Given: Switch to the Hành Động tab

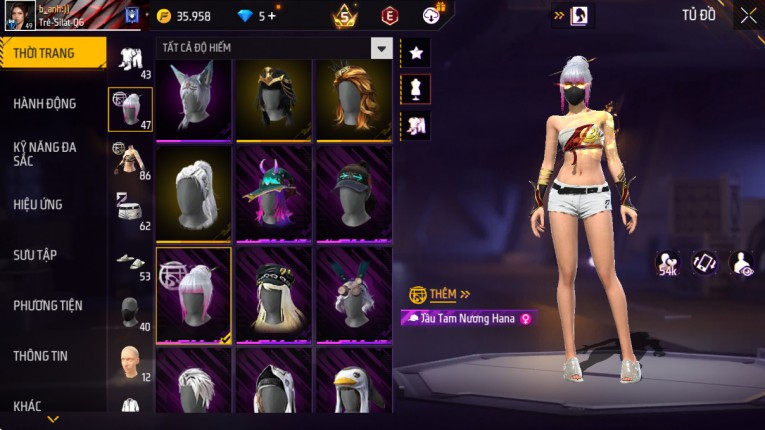Looking at the screenshot, I should pos(45,104).
